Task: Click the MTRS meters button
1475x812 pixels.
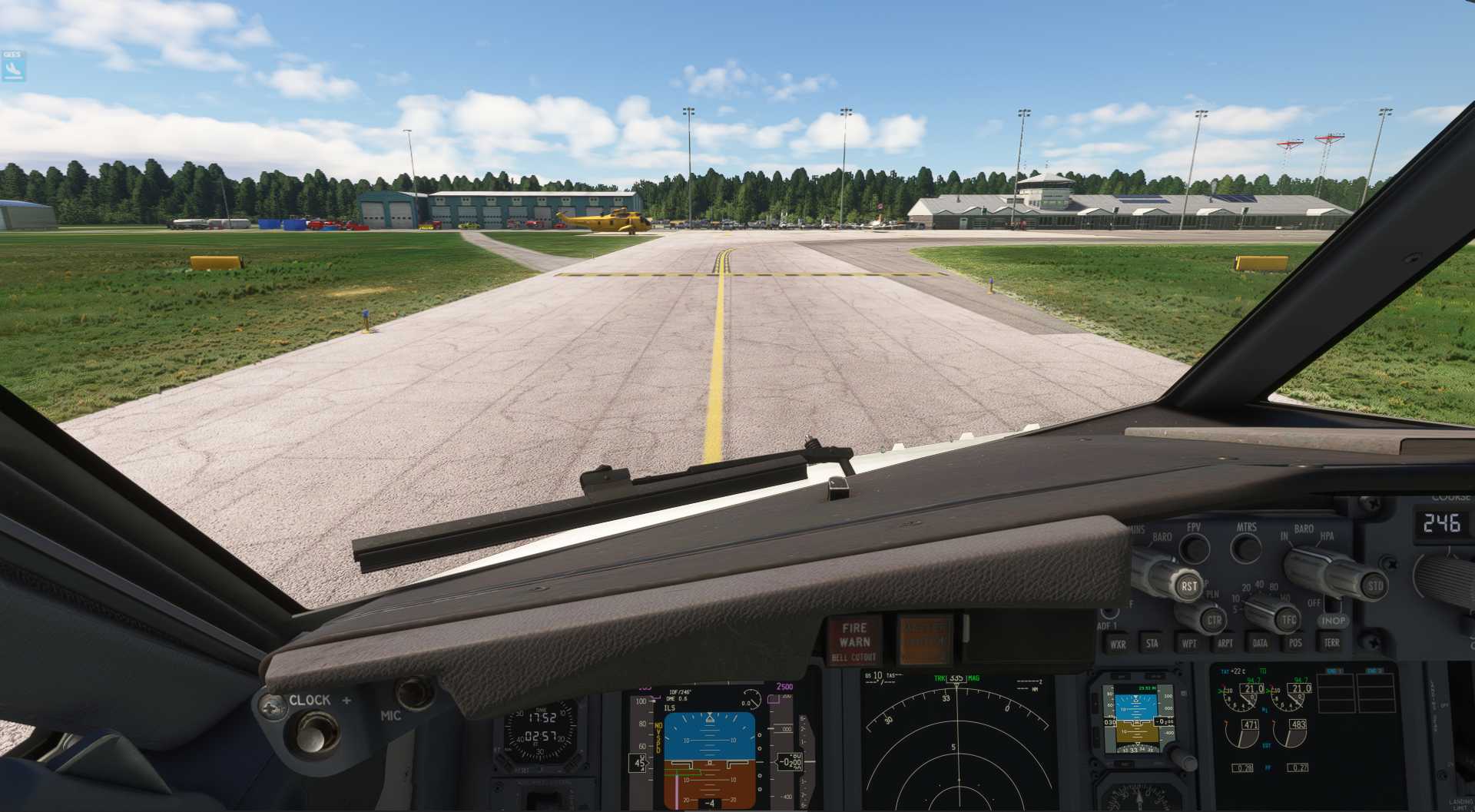Action: [1245, 547]
